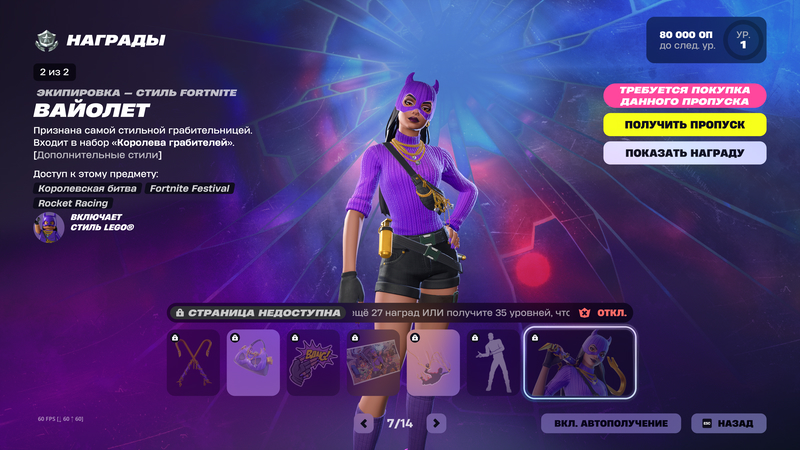The width and height of the screenshot is (800, 450).
Task: Enable auto-claim via «Вкл. автополучение»
Action: (x=611, y=423)
